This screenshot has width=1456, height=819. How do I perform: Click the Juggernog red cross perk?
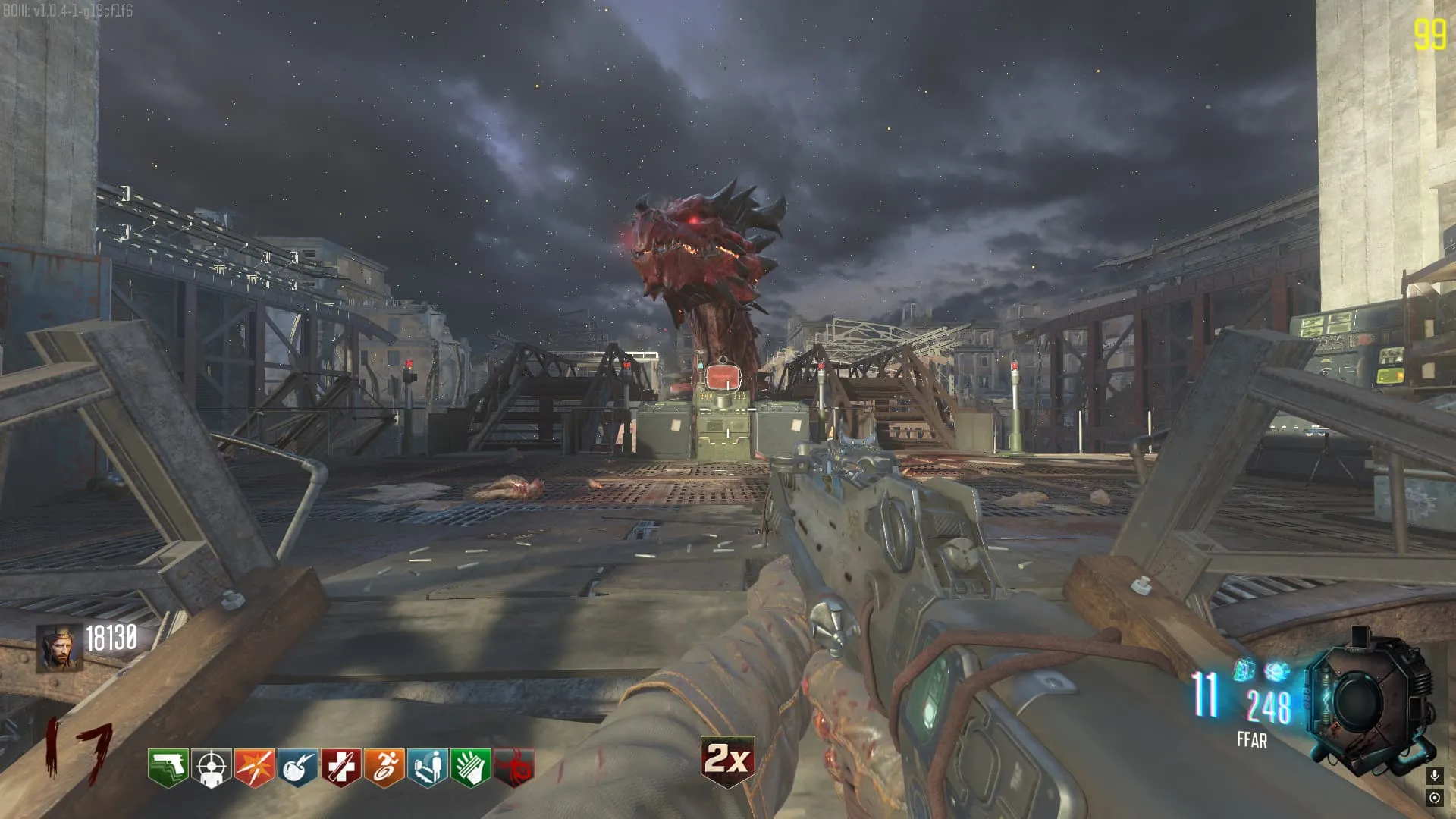(340, 767)
